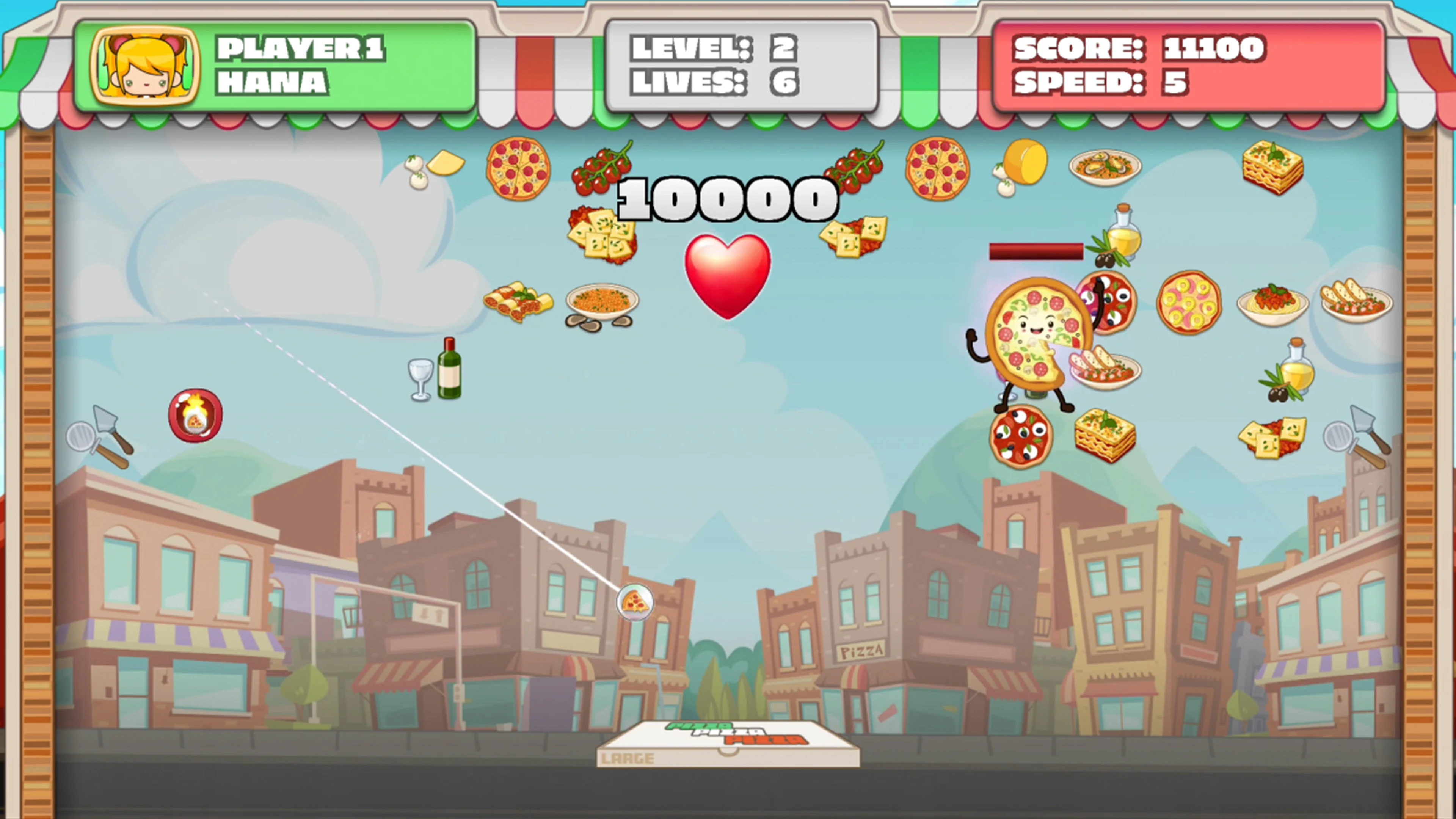
Task: Click the floating 10000 points text
Action: pos(726,198)
